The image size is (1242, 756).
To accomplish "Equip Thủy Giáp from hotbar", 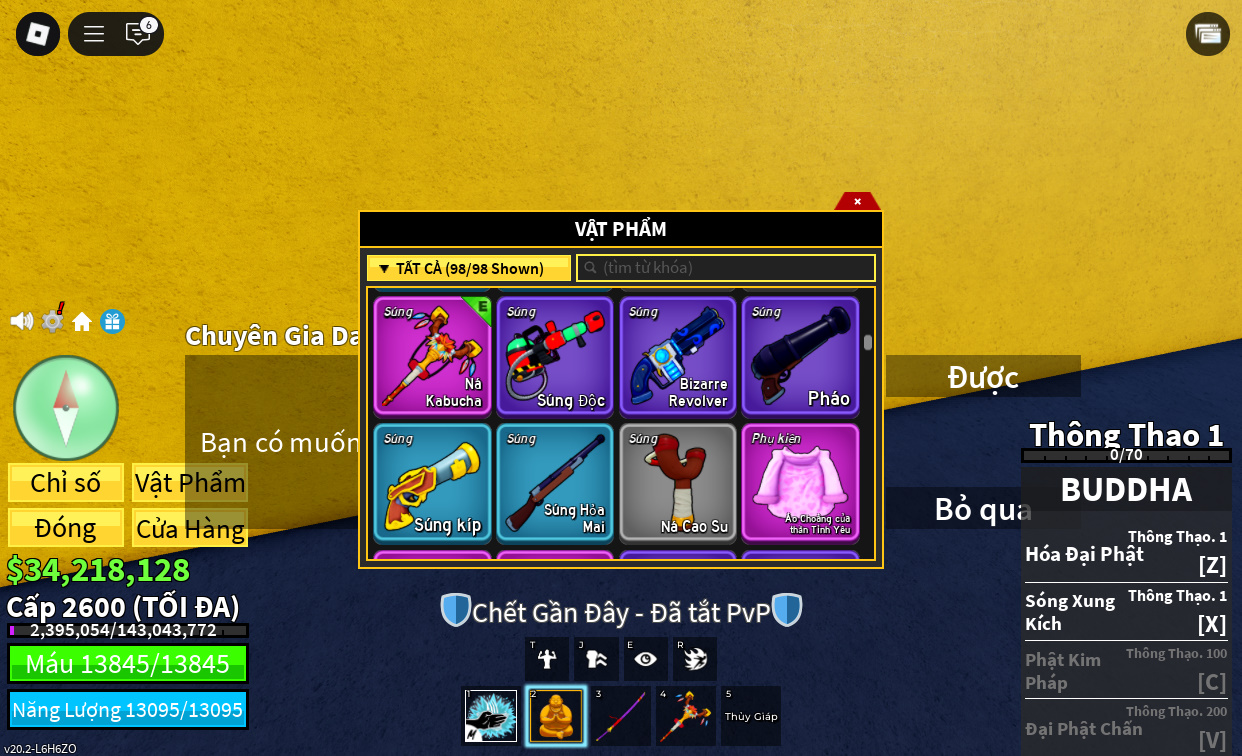I will click(750, 716).
